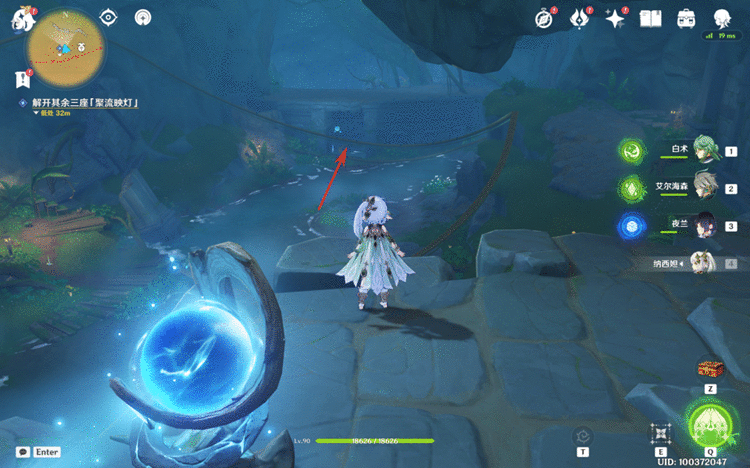Use the red treasure chest gadget

(x=710, y=369)
